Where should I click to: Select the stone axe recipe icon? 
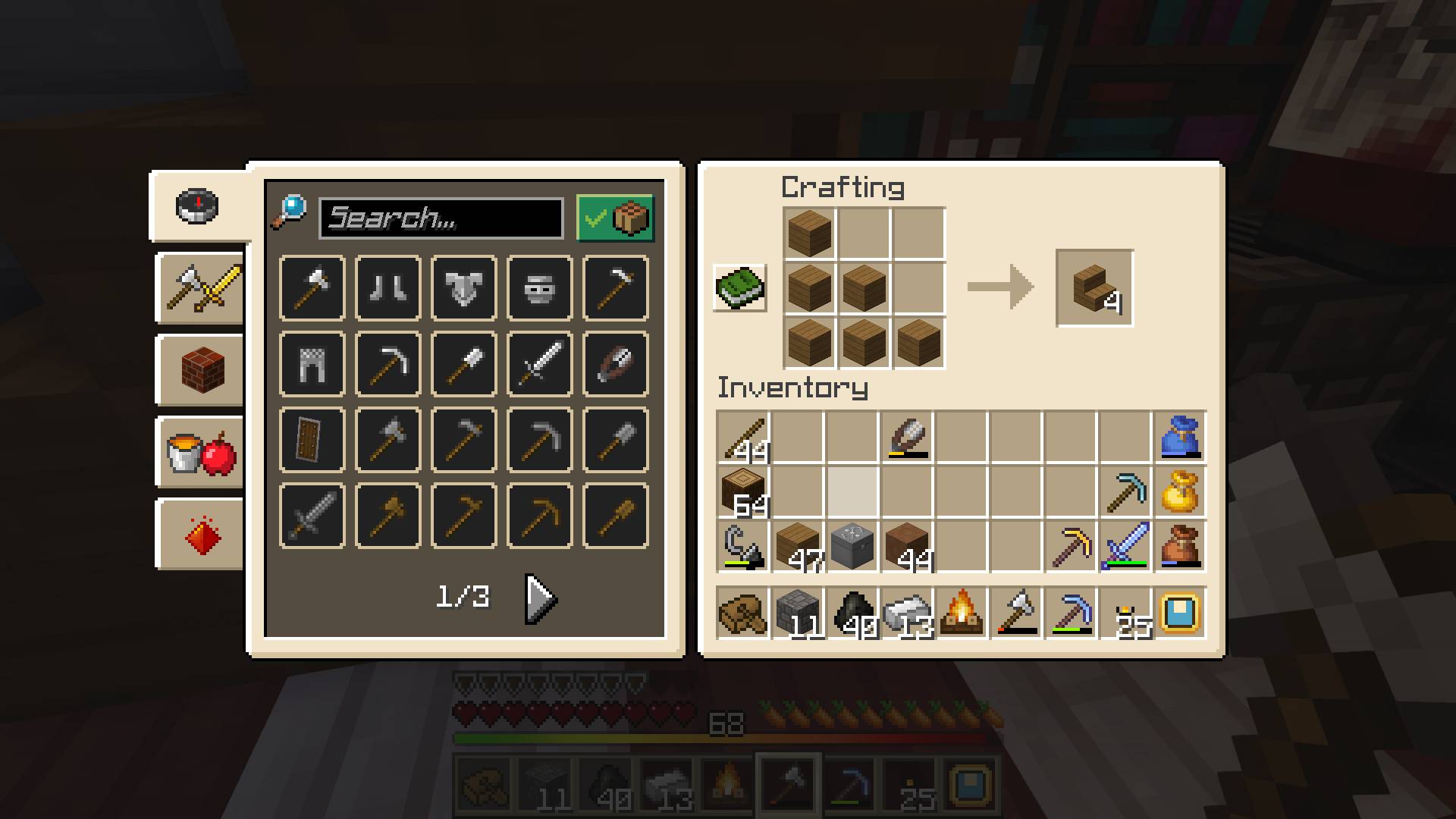388,440
